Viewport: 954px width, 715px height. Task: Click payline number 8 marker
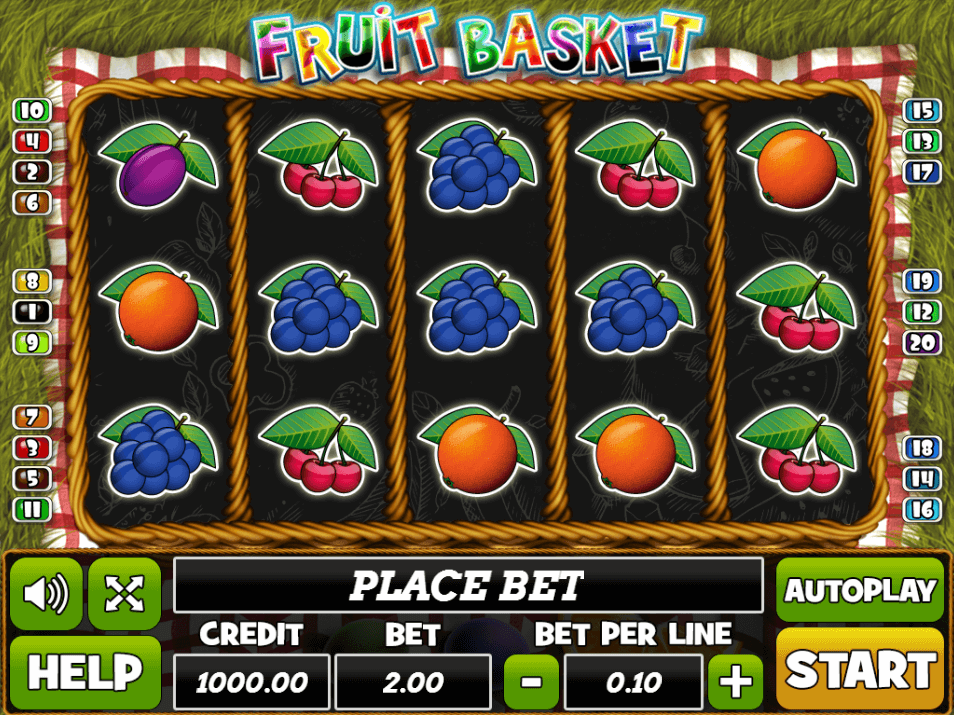pos(31,281)
